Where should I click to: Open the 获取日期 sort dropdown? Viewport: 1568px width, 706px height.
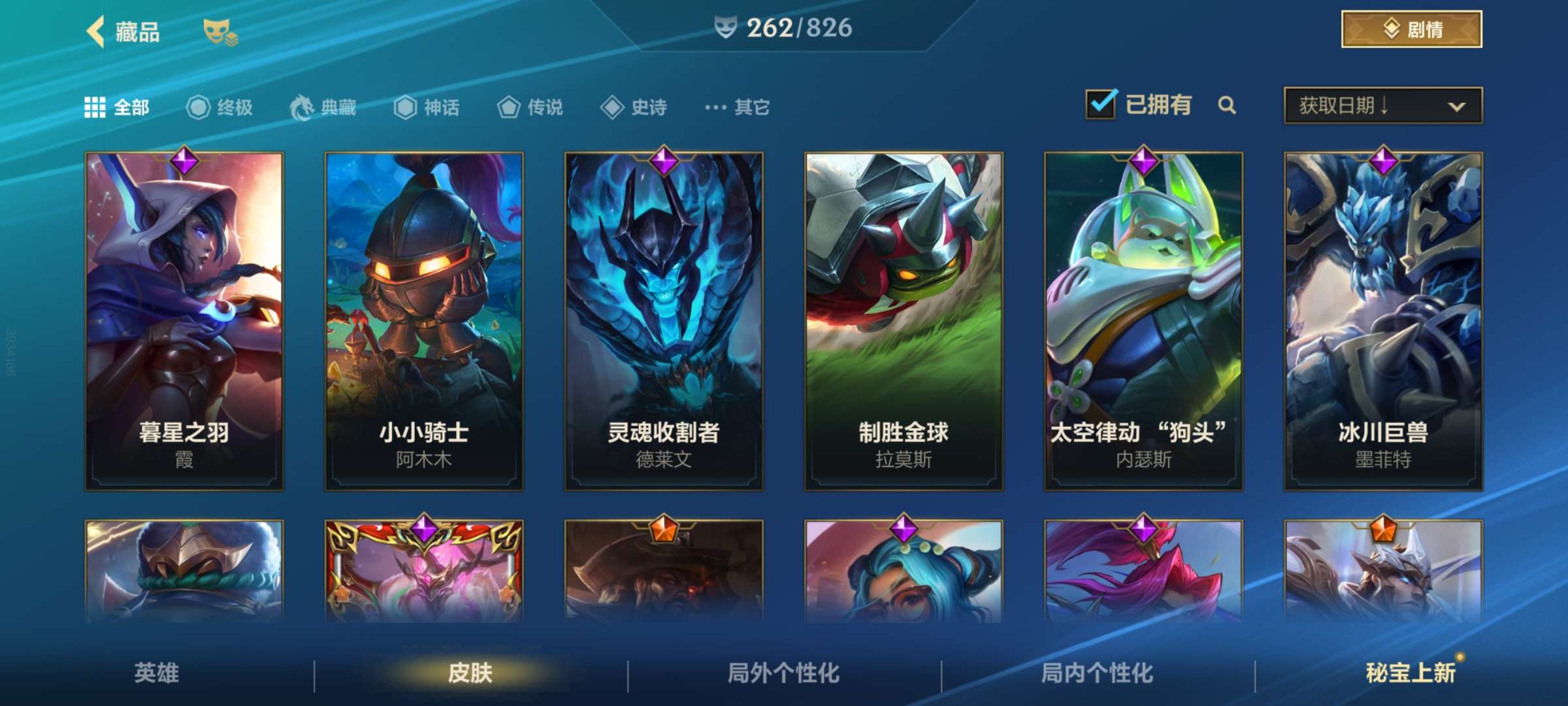(1382, 106)
